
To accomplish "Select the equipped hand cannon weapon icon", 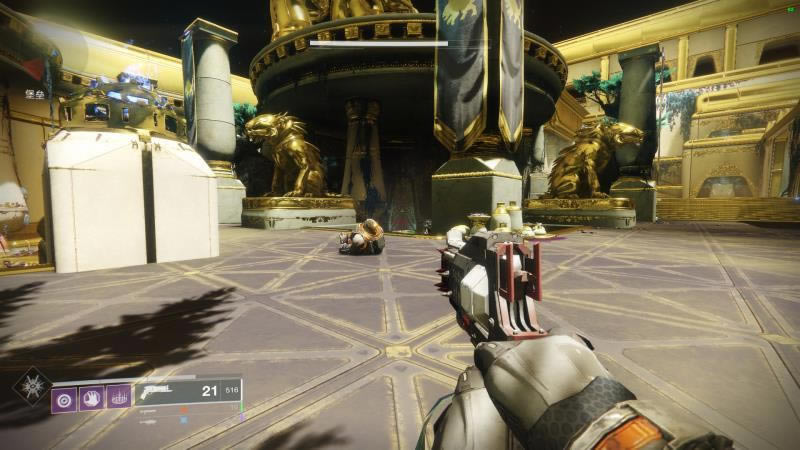I will click(156, 392).
